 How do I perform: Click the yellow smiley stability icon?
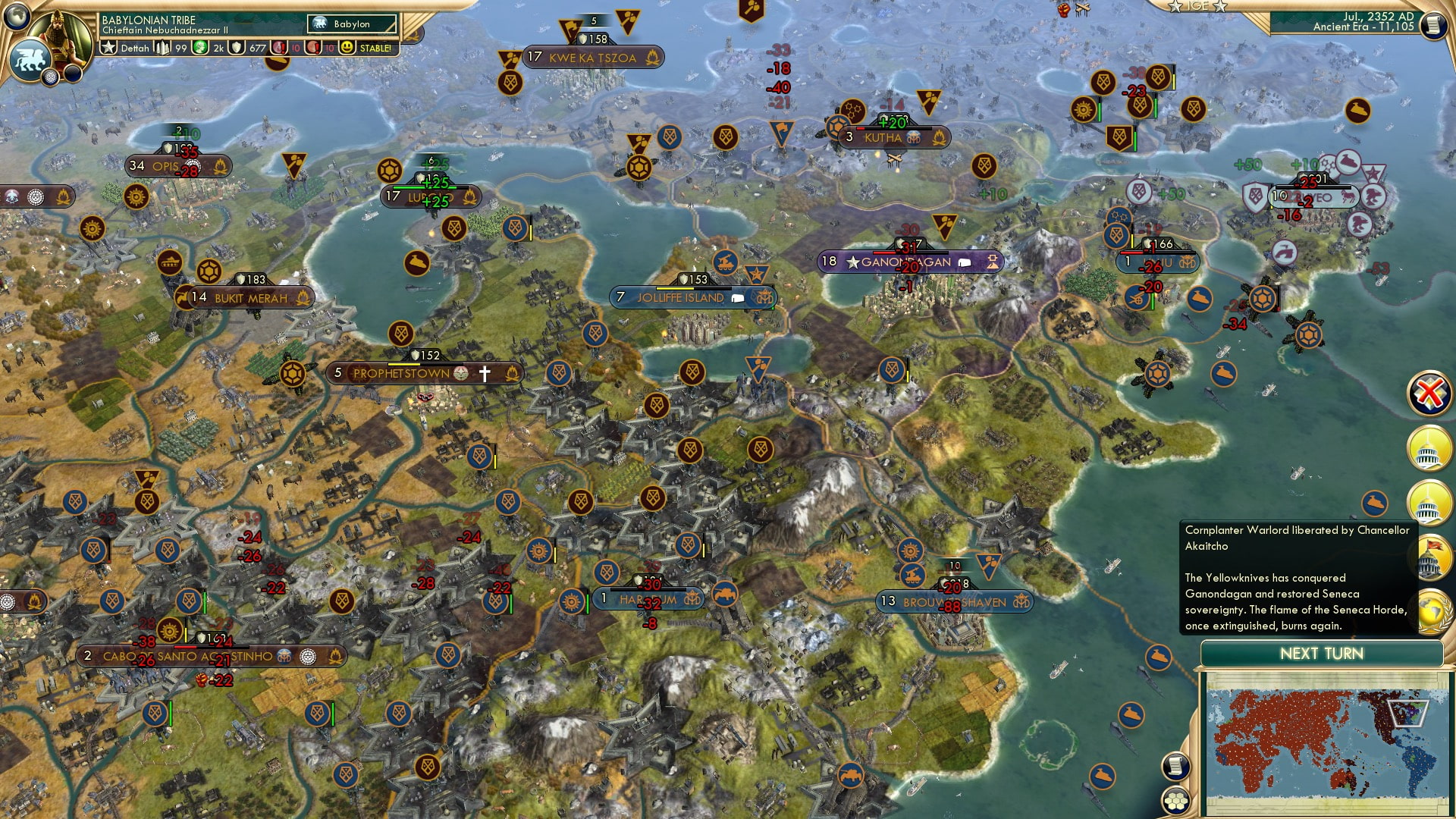click(347, 48)
